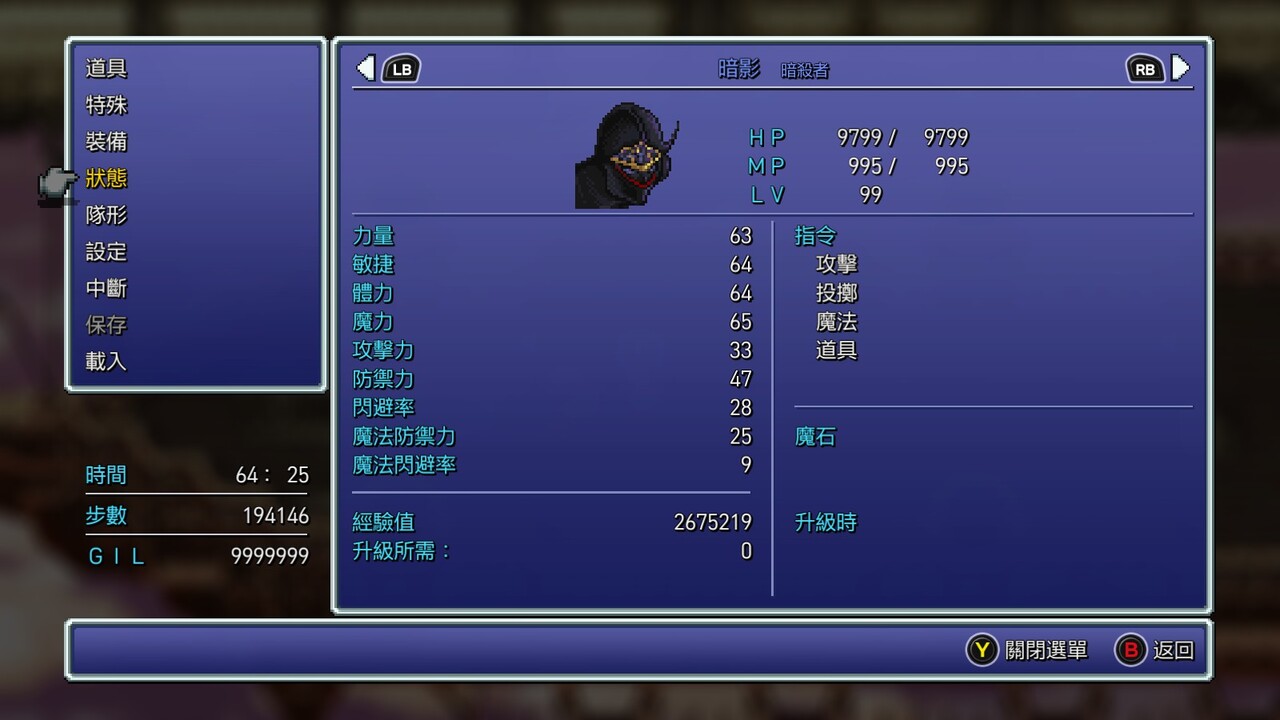
Task: Open the 装備 equipment menu
Action: pyautogui.click(x=106, y=142)
